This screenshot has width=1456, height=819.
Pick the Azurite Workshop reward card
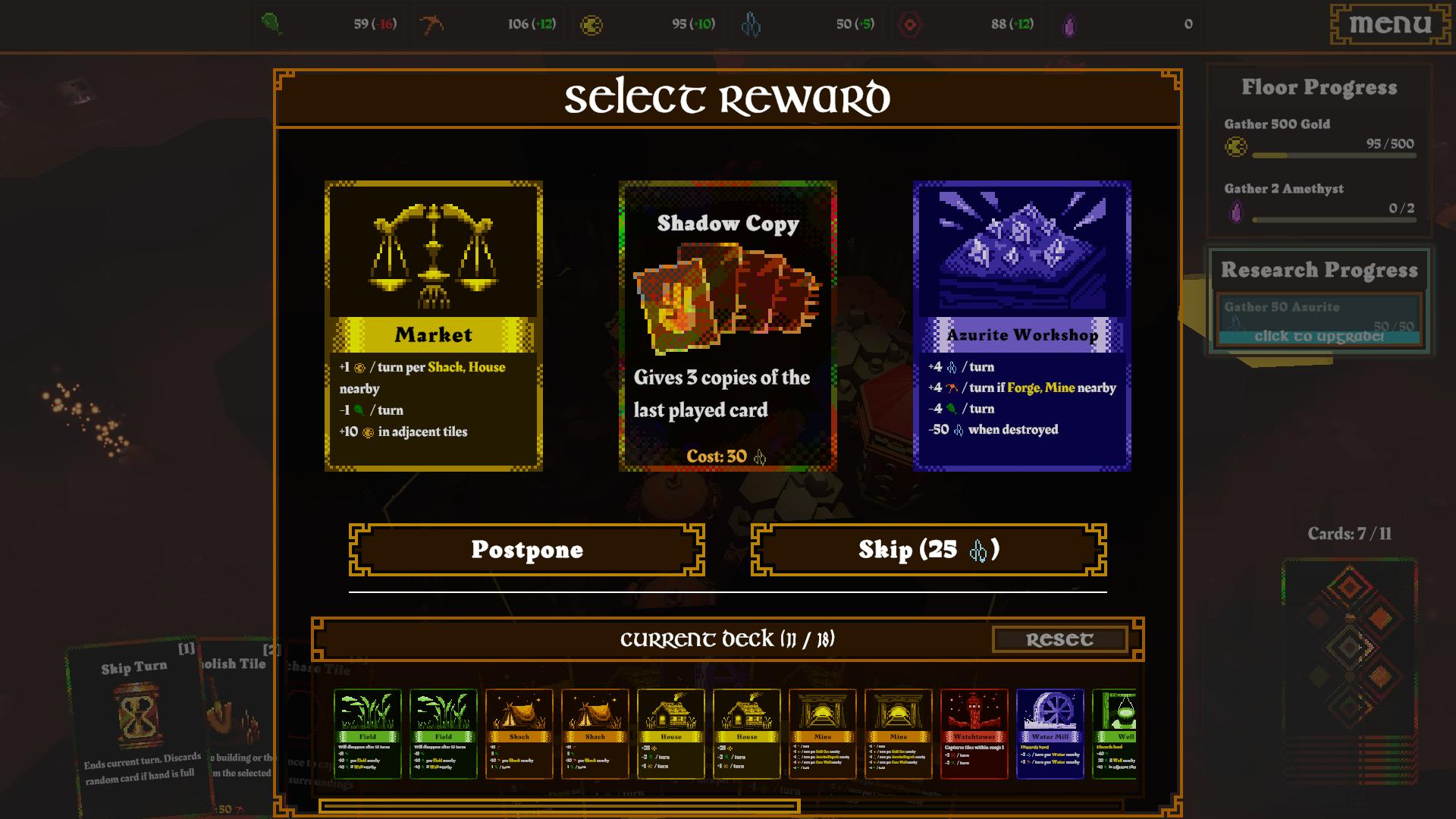coord(1021,326)
